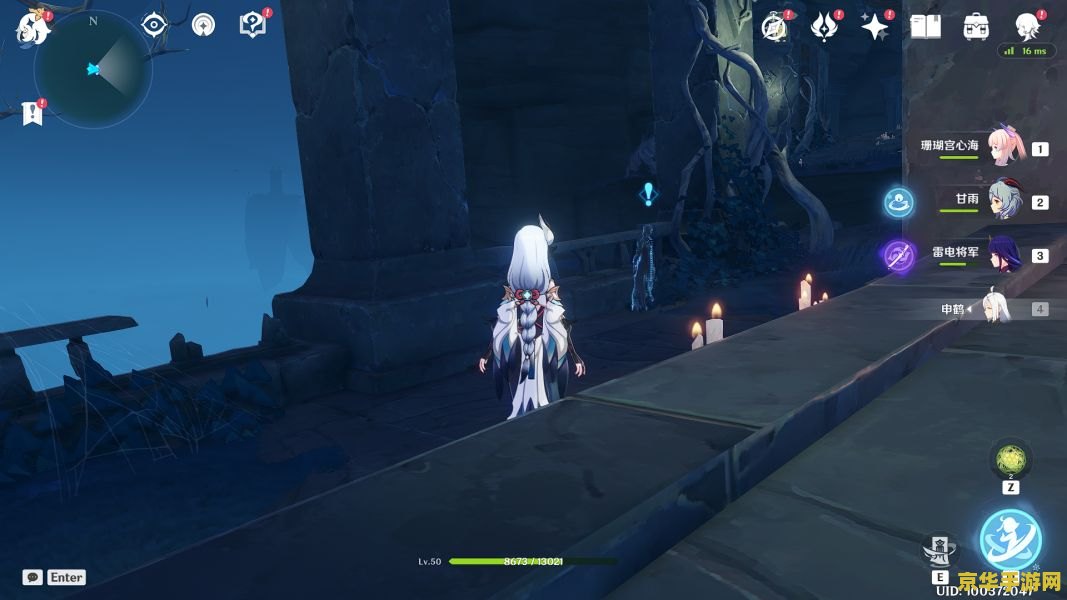Select 申鹤 in the party list

pos(997,309)
